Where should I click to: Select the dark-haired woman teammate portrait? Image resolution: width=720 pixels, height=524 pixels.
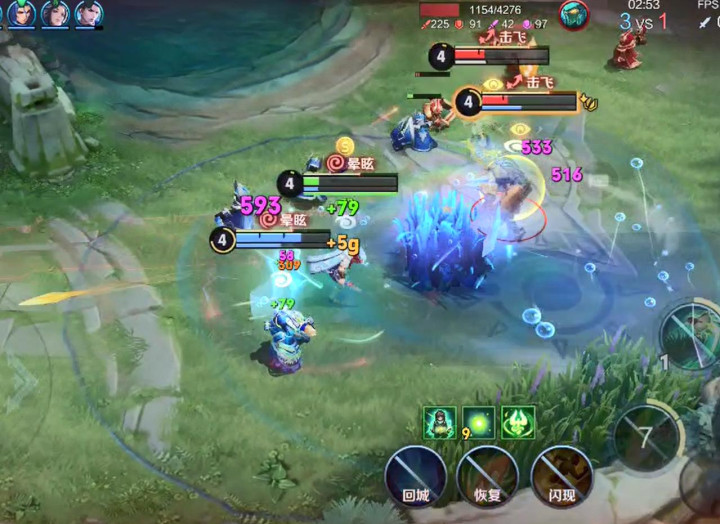point(55,13)
